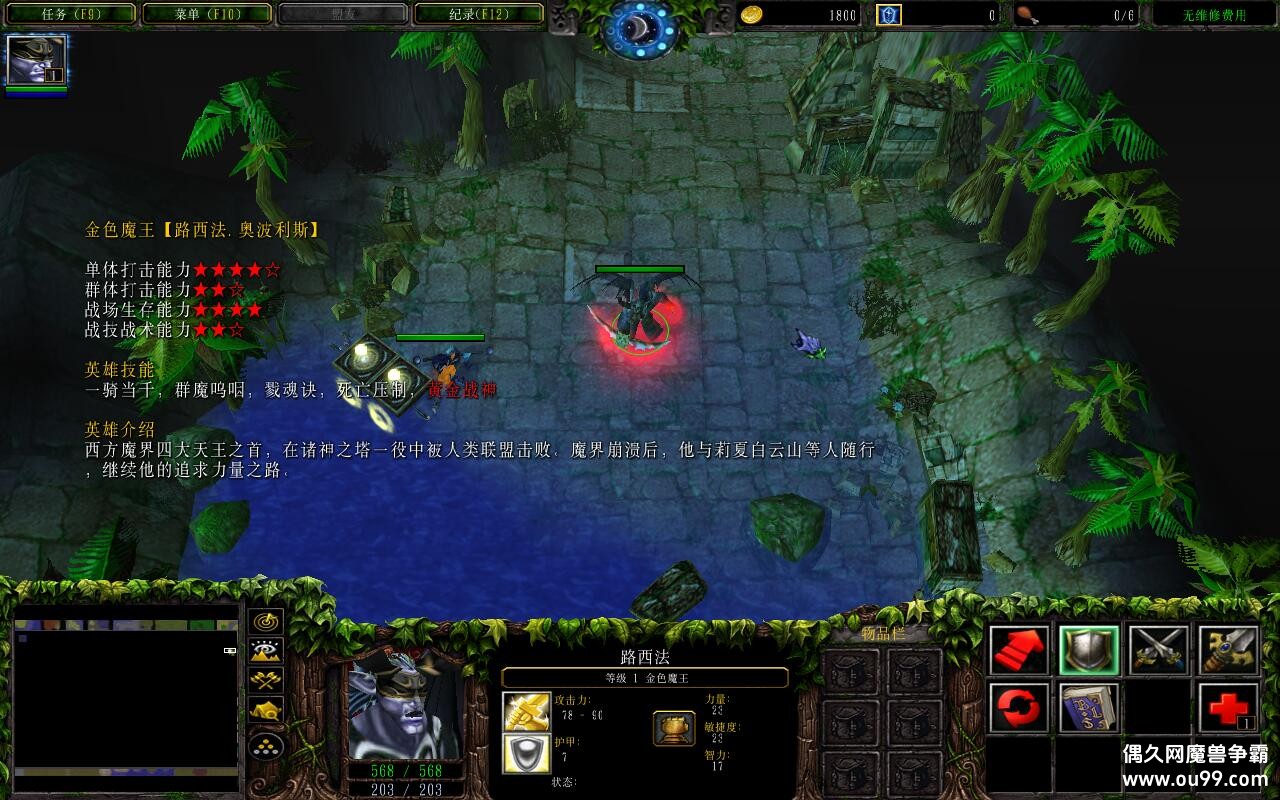1280x800 pixels.
Task: Choose the jeweled sword Attack command
Action: 1228,650
